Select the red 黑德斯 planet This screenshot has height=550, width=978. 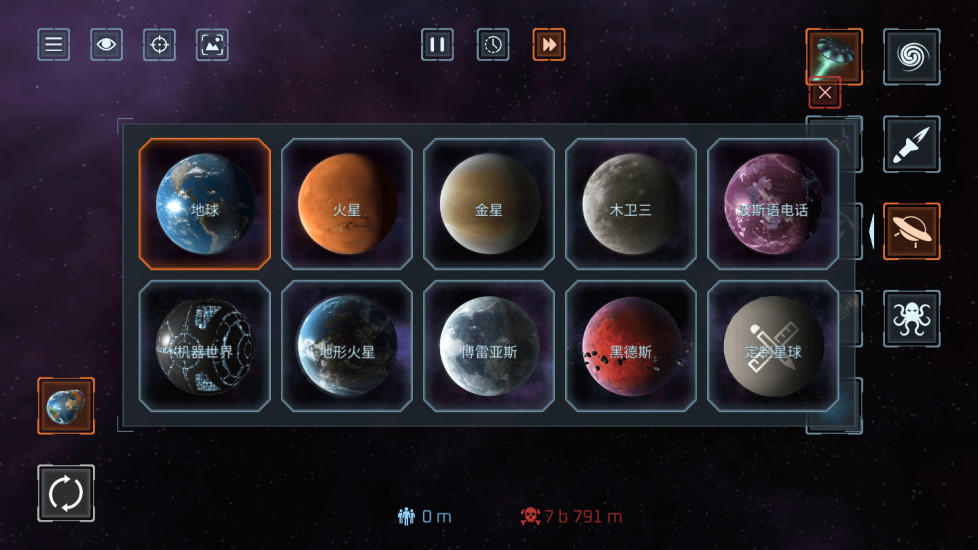631,346
